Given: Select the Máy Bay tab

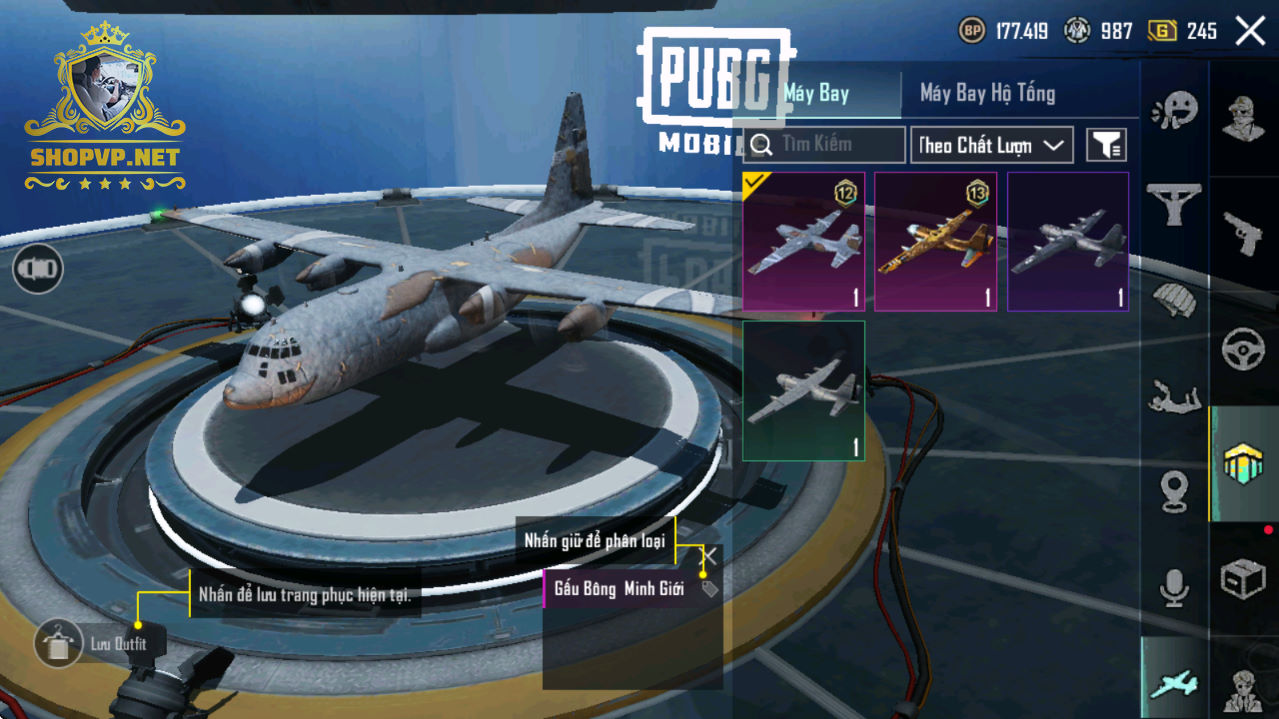Looking at the screenshot, I should click(x=816, y=94).
